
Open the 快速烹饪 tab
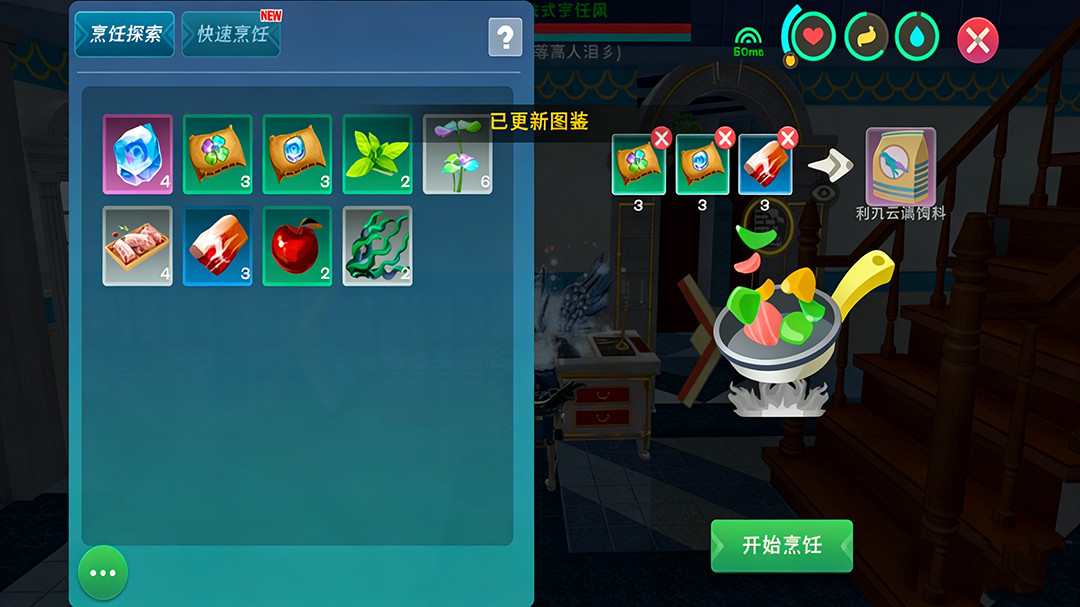pos(232,34)
